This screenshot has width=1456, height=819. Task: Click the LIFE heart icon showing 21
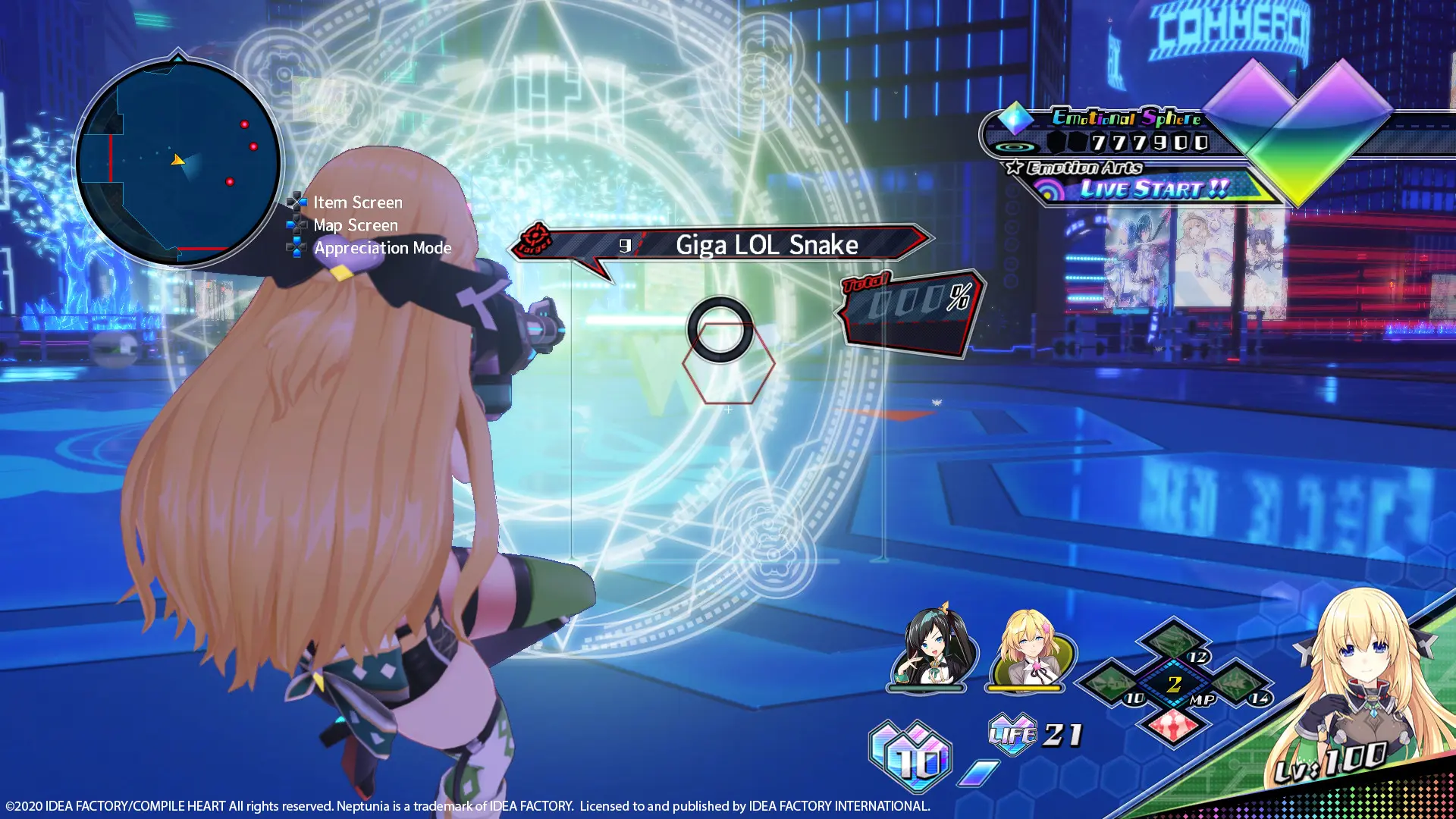tap(1012, 734)
